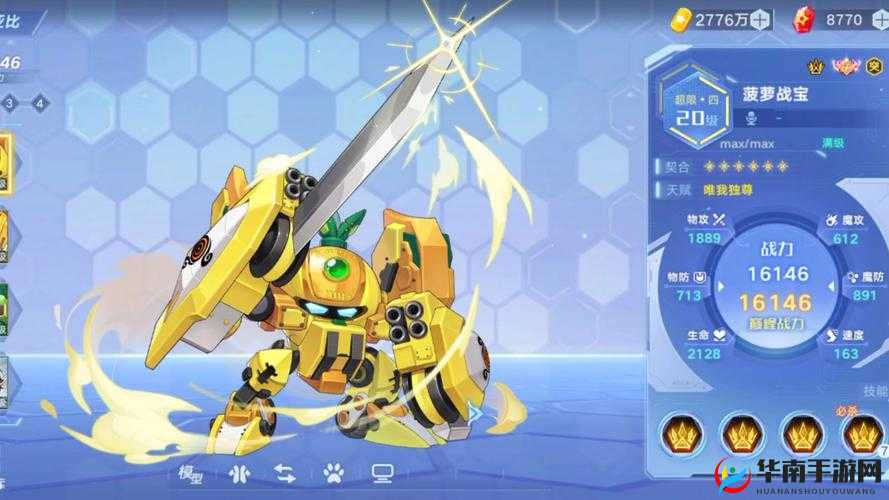
Task: Add more gold coins with the plus button
Action: (761, 18)
